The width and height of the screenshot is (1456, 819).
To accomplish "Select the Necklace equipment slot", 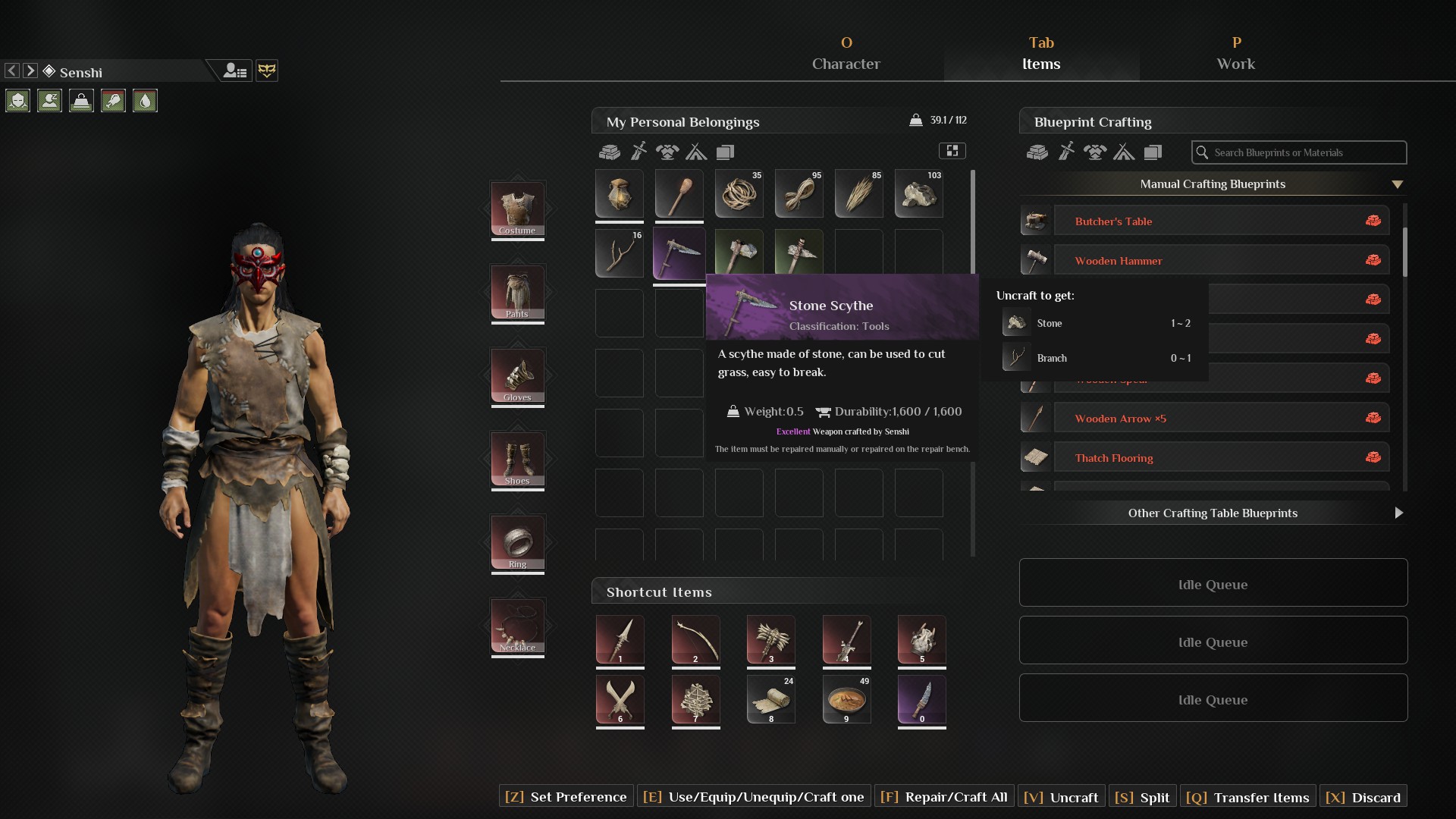I will (517, 626).
